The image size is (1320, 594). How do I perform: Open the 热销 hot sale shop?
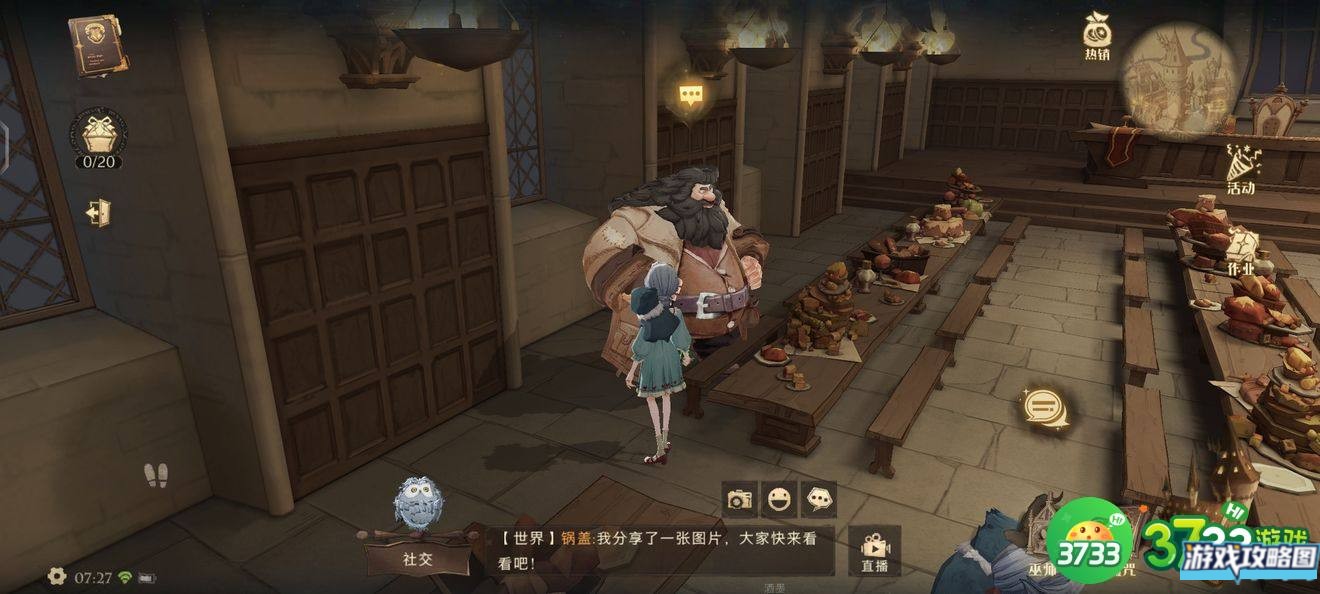(1097, 38)
